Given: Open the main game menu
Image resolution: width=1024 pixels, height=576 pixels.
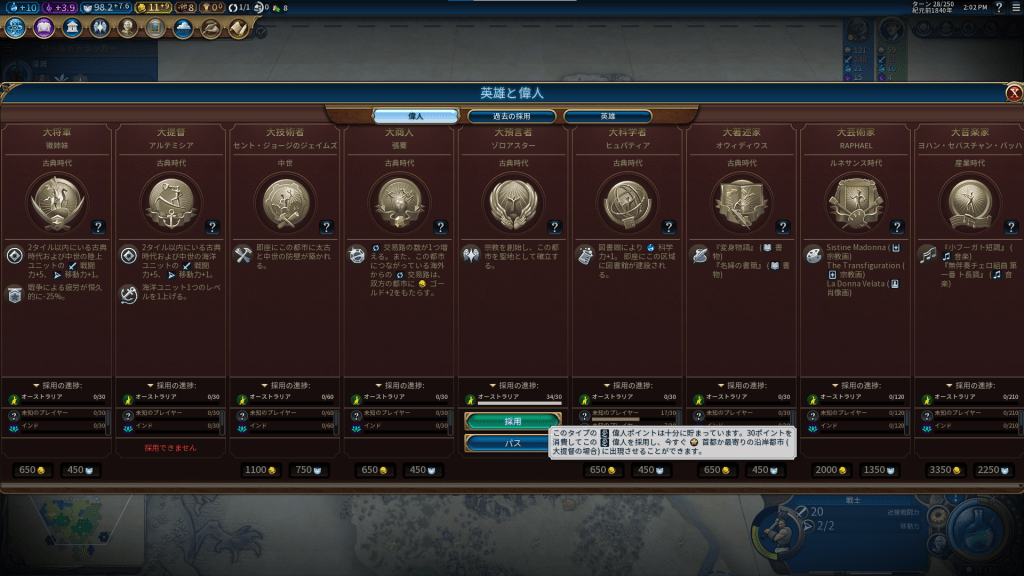Looking at the screenshot, I should pos(1015,8).
